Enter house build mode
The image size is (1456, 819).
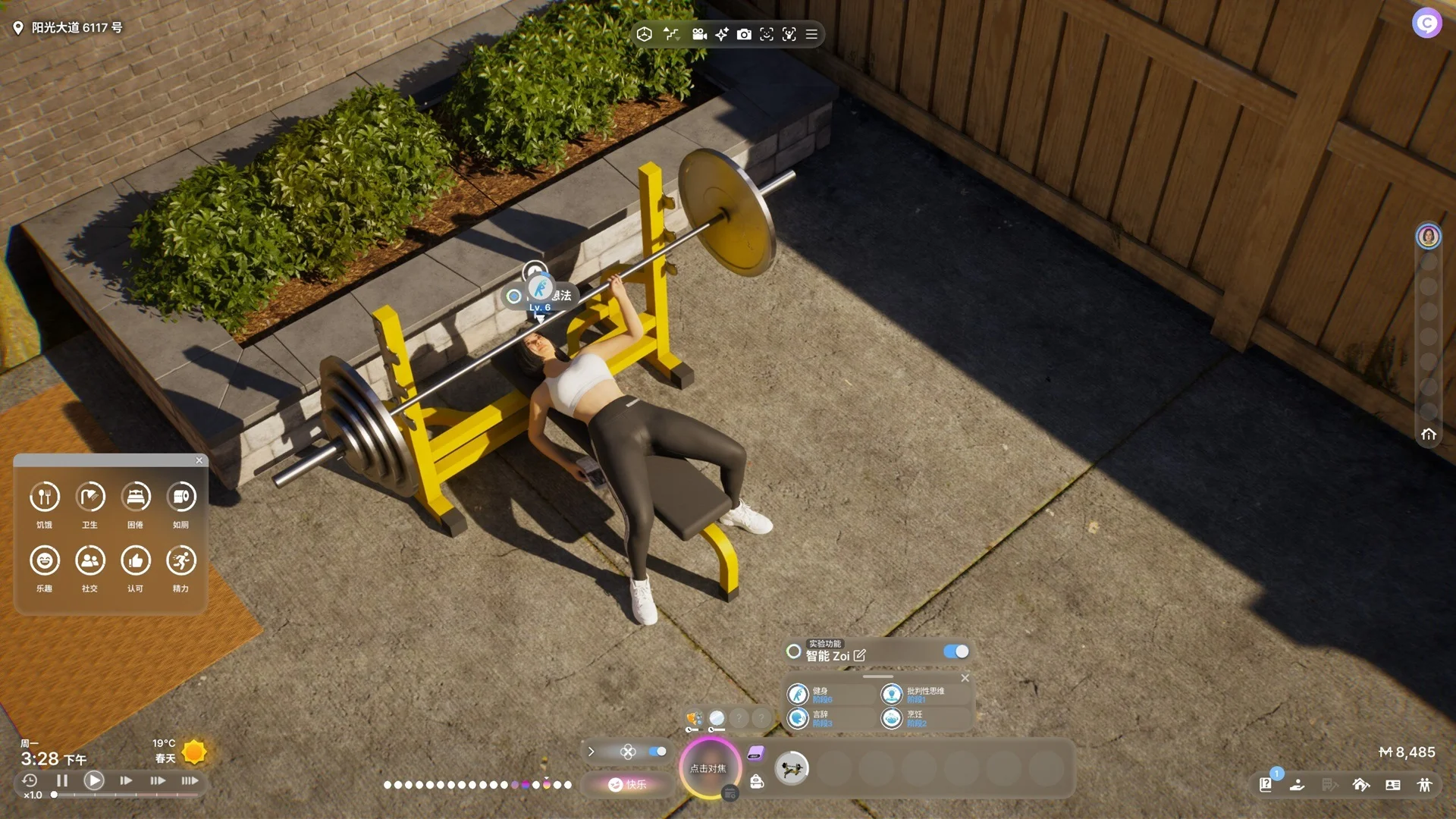(x=1361, y=785)
